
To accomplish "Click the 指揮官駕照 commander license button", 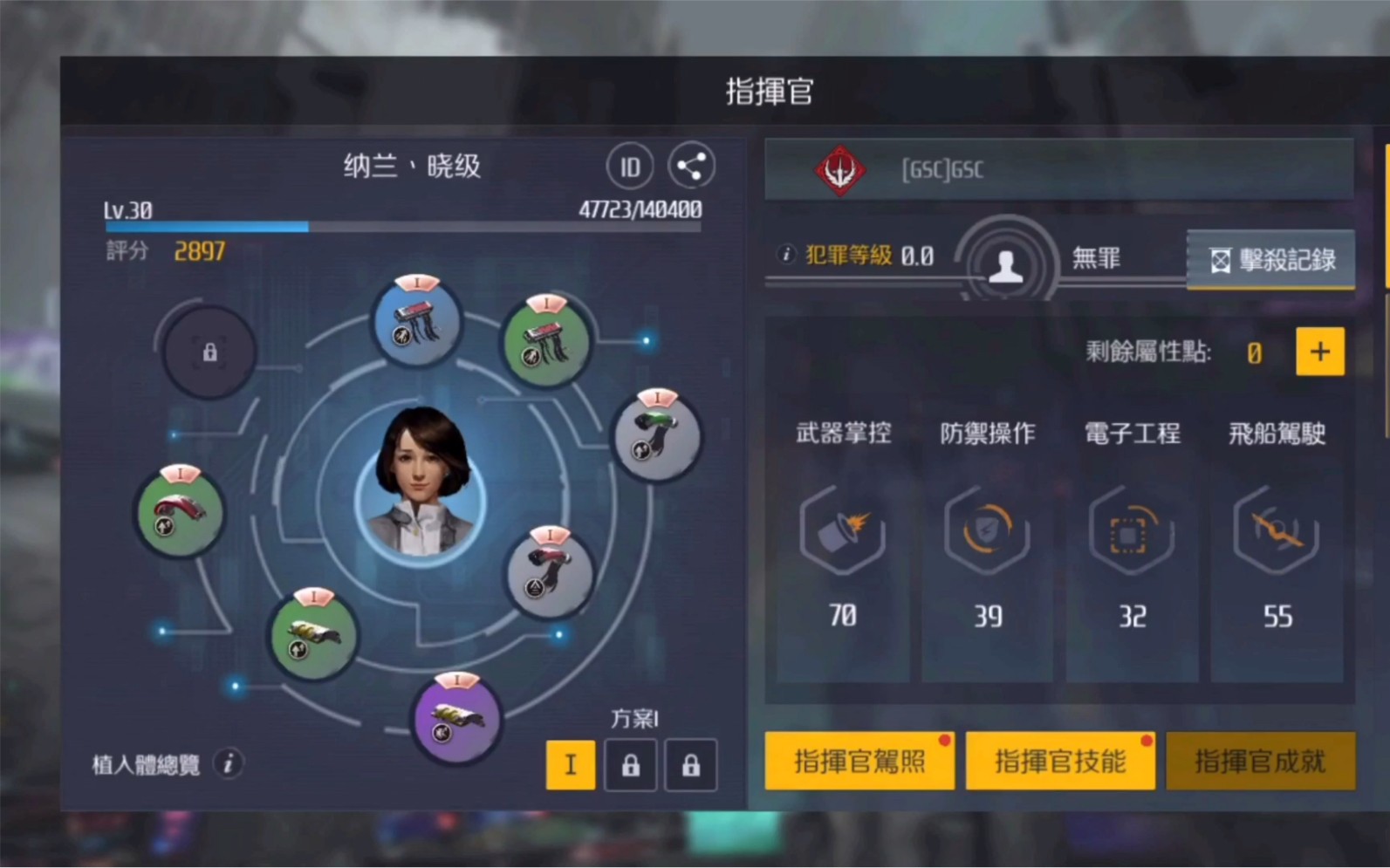I will [x=859, y=761].
